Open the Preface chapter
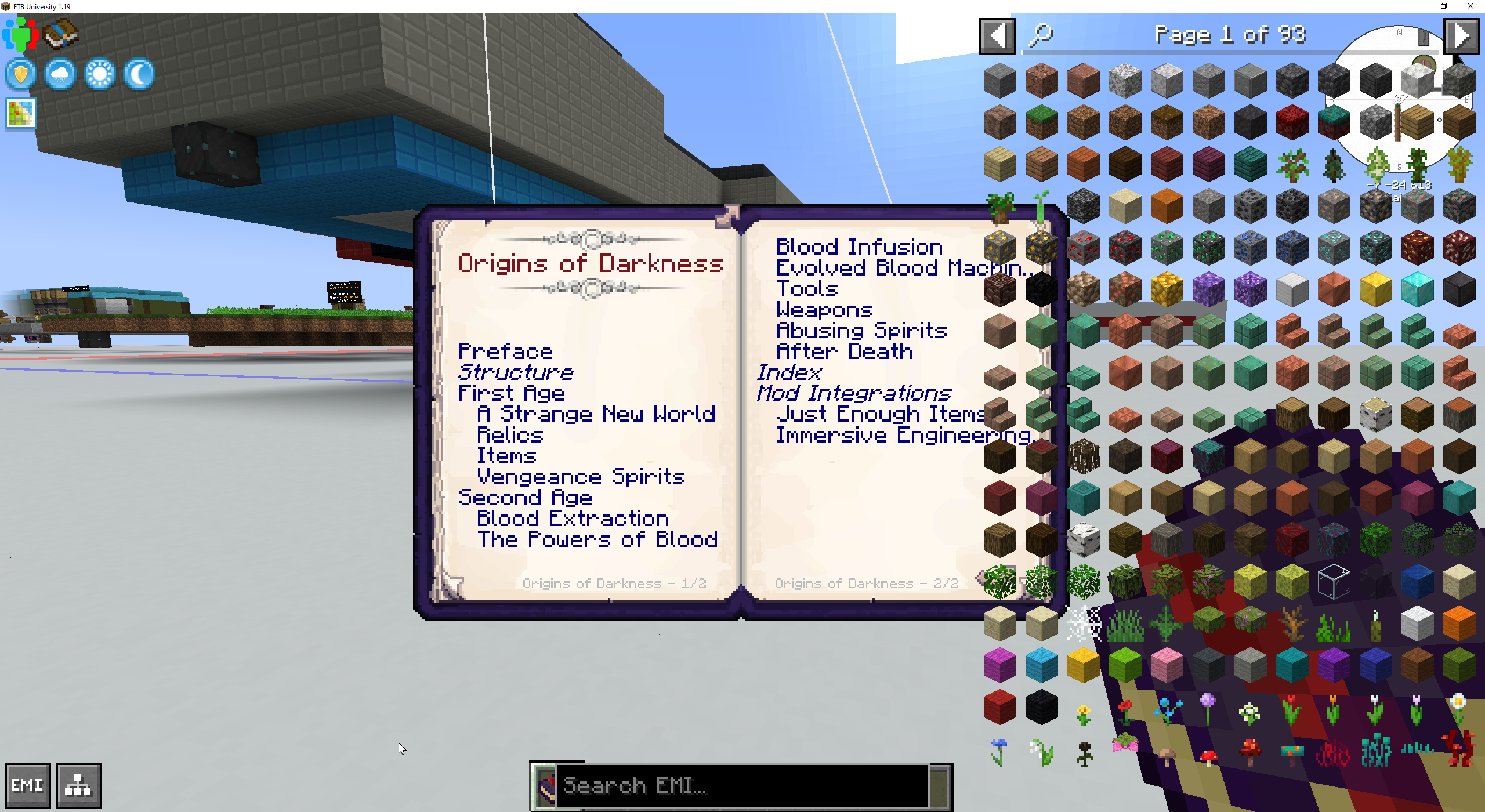The height and width of the screenshot is (812, 1485). pos(505,351)
